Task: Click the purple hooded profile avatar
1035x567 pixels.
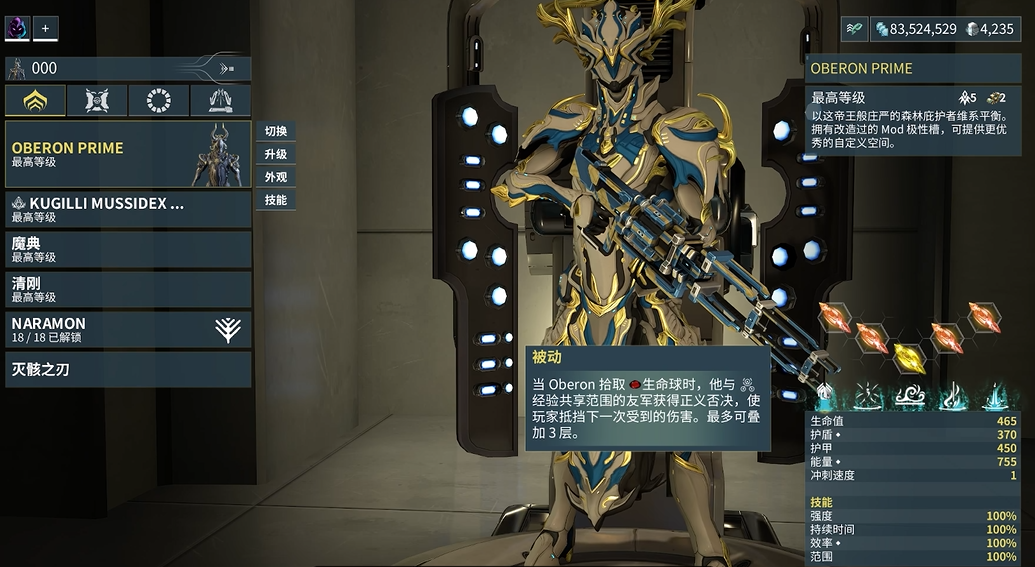Action: pyautogui.click(x=17, y=29)
